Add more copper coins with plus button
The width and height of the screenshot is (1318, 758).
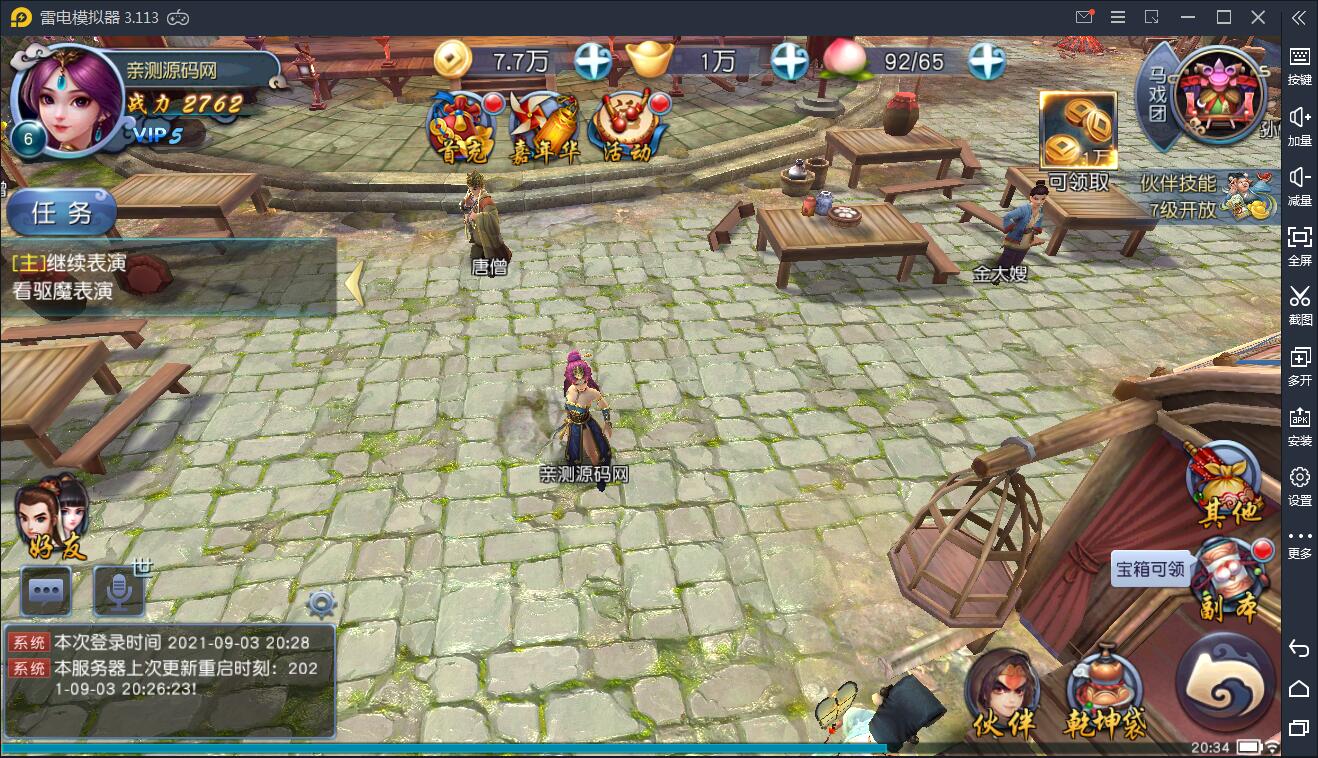[x=593, y=61]
